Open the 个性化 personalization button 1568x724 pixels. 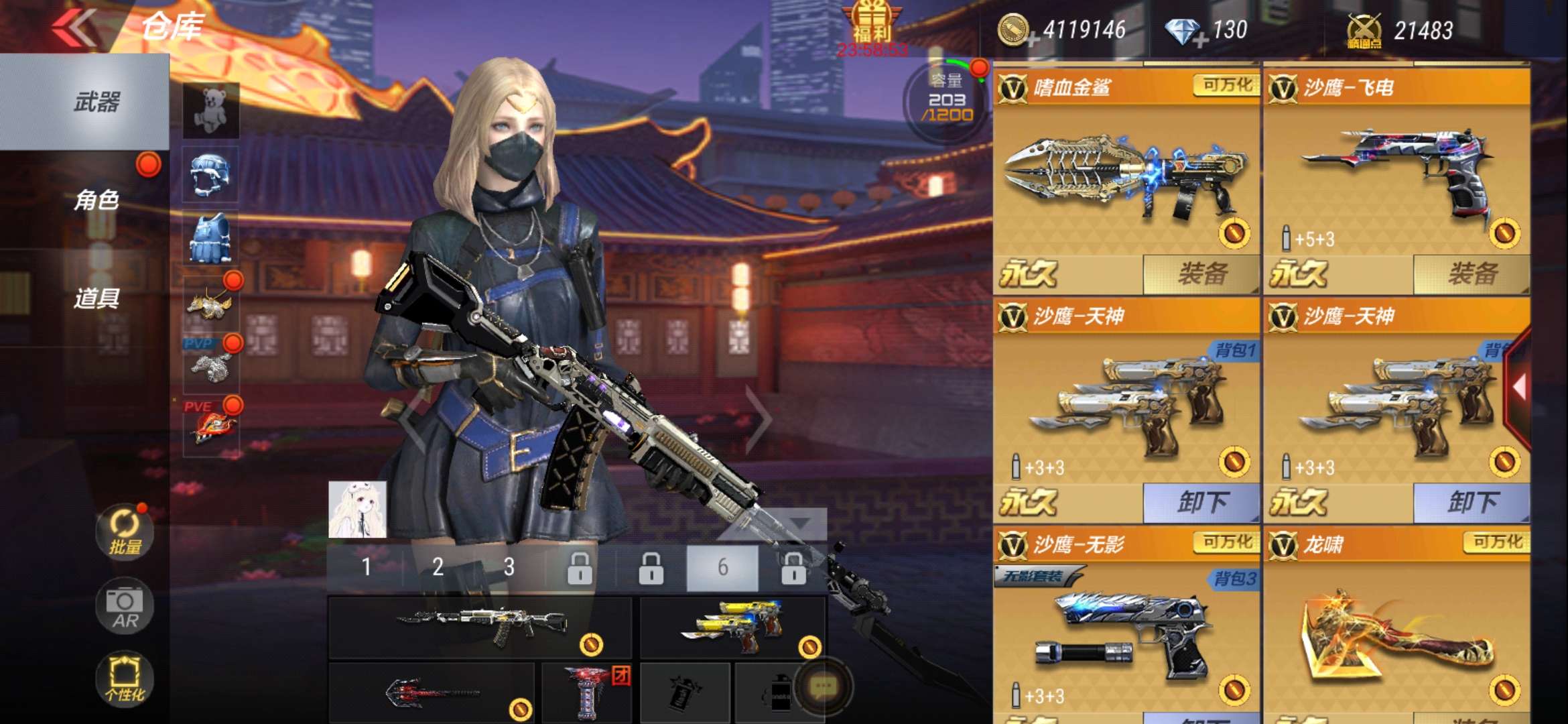click(125, 677)
